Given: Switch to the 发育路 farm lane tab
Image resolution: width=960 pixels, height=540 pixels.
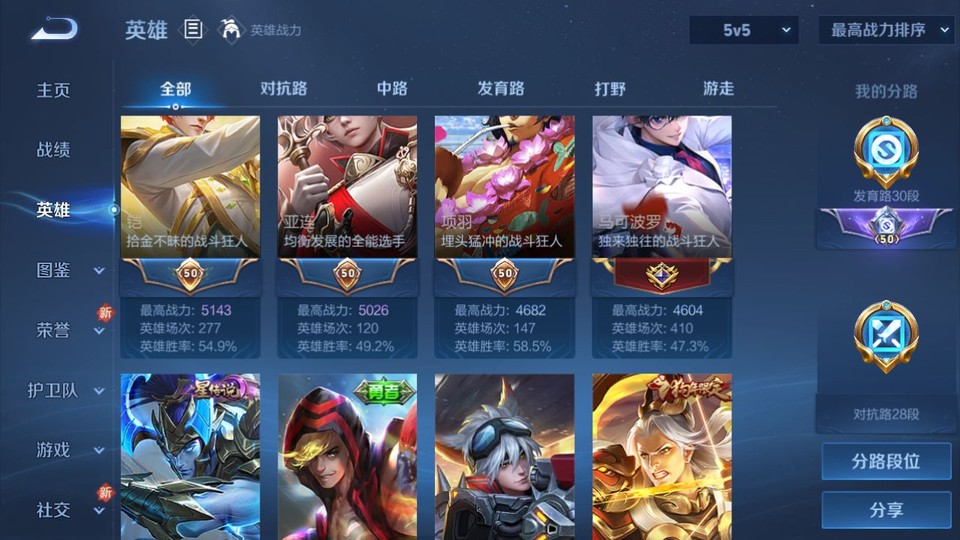Looking at the screenshot, I should (x=501, y=89).
